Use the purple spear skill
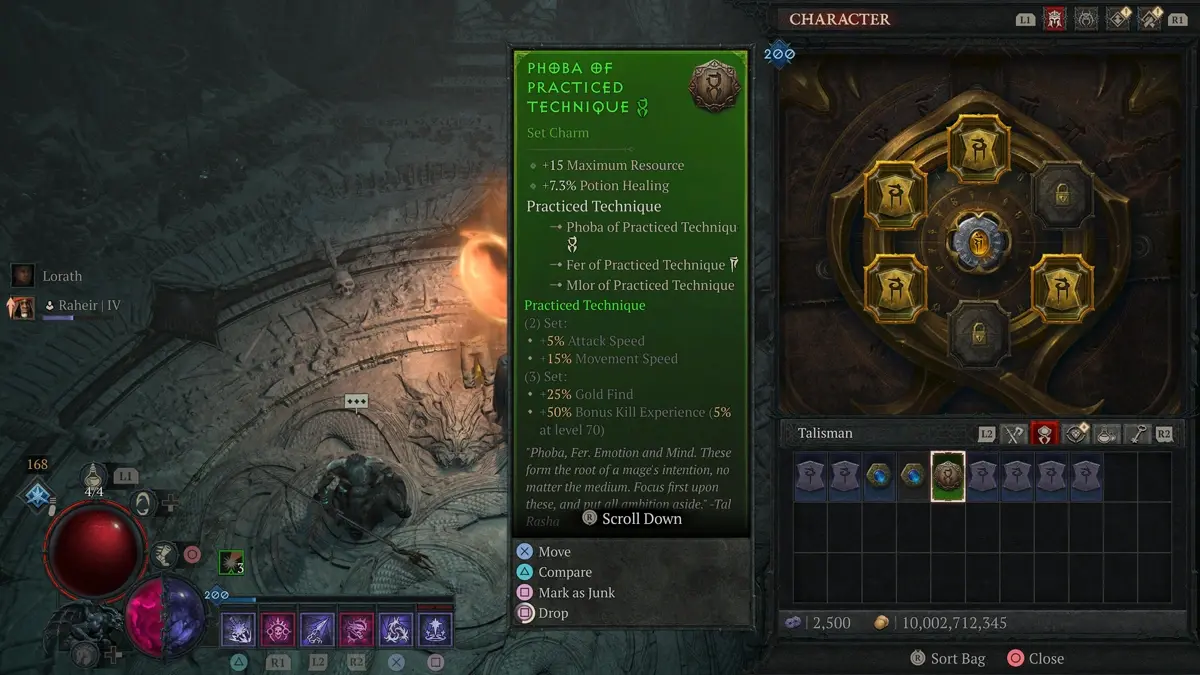 [x=317, y=630]
